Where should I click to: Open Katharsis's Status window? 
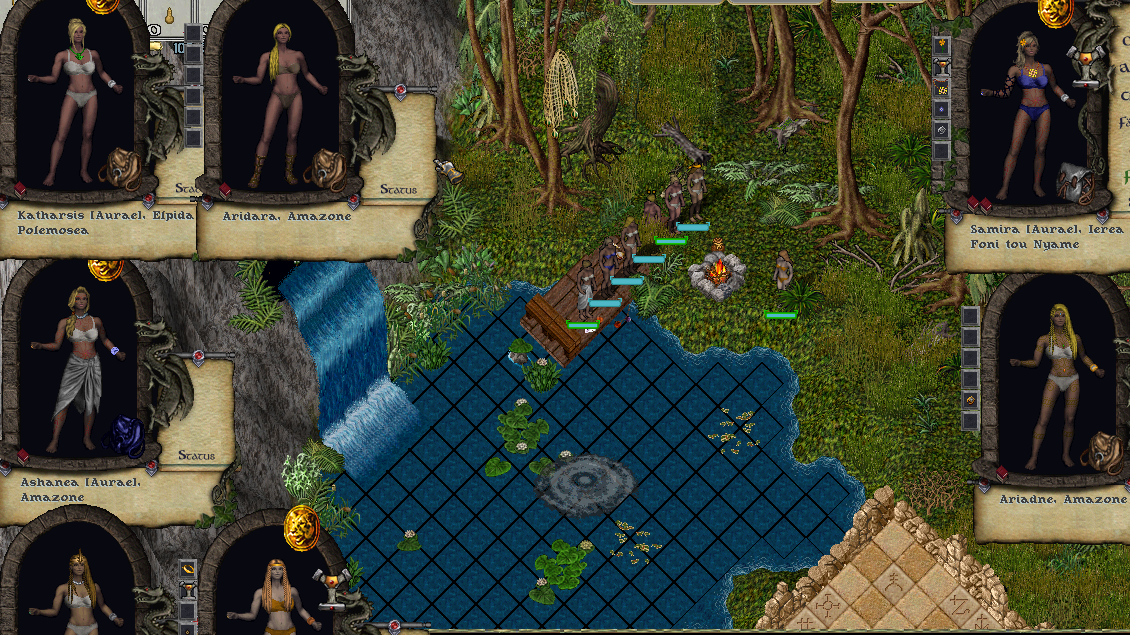[x=186, y=187]
